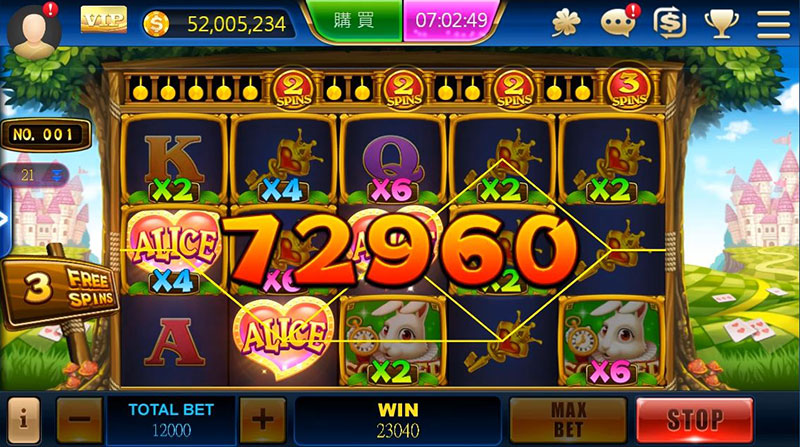Screen dimensions: 800x447
Task: Open the VIP badge
Action: (x=103, y=20)
